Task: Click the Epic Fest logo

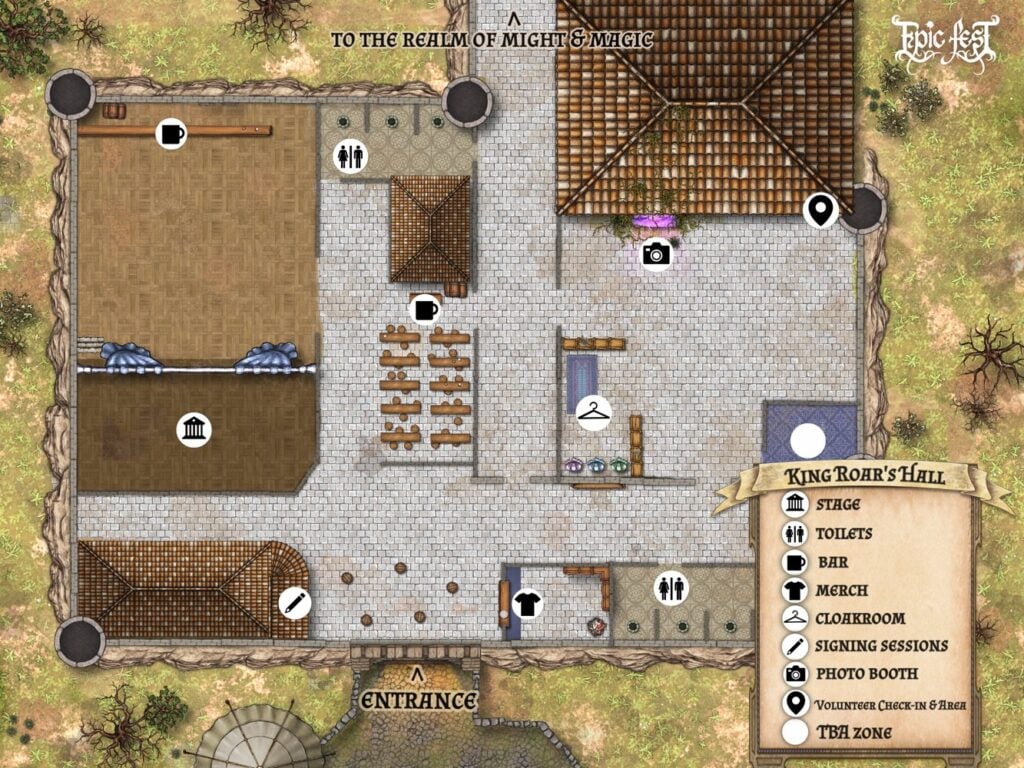Action: point(945,42)
